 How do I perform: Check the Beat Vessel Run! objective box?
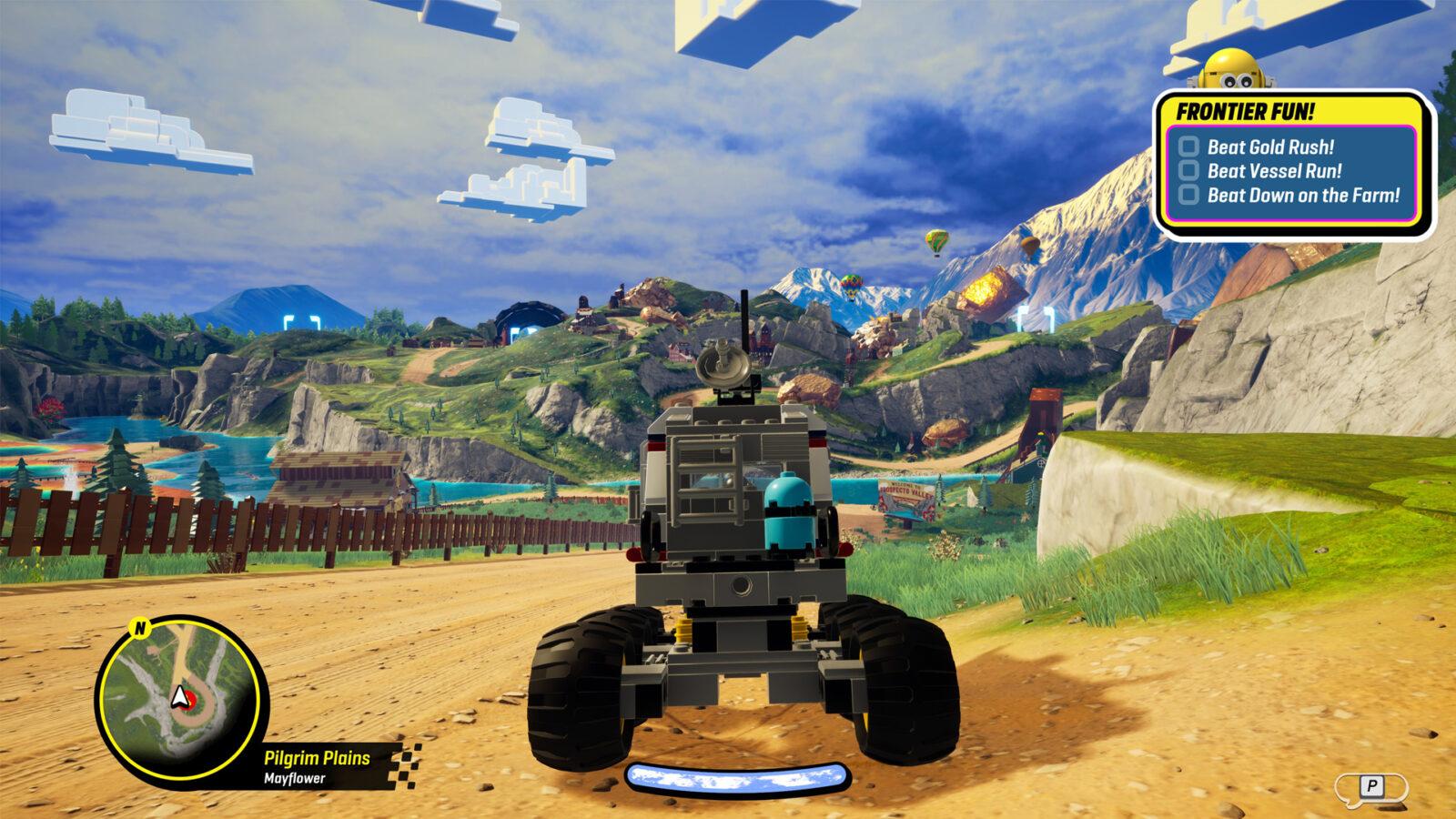(x=1189, y=170)
